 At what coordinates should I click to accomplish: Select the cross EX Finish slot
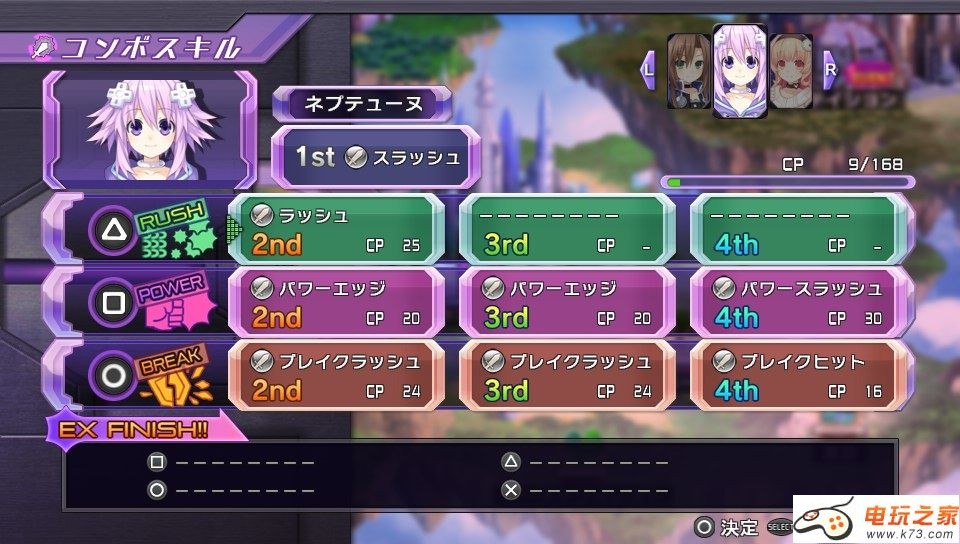(586, 490)
